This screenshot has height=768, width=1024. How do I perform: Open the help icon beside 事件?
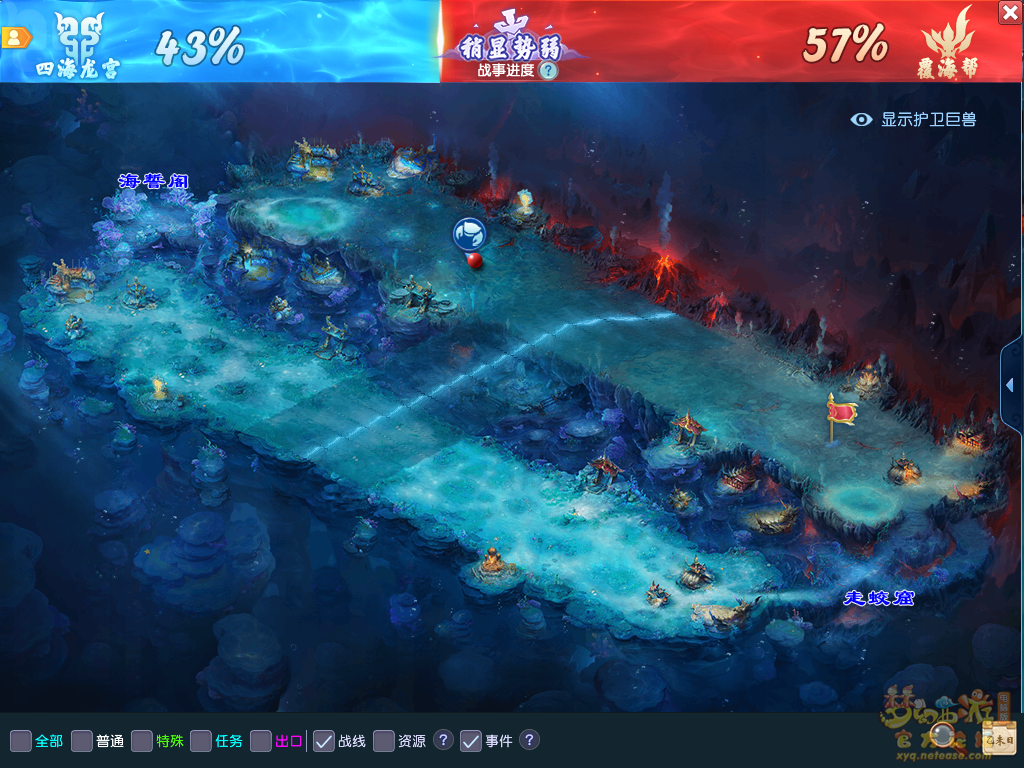(530, 740)
